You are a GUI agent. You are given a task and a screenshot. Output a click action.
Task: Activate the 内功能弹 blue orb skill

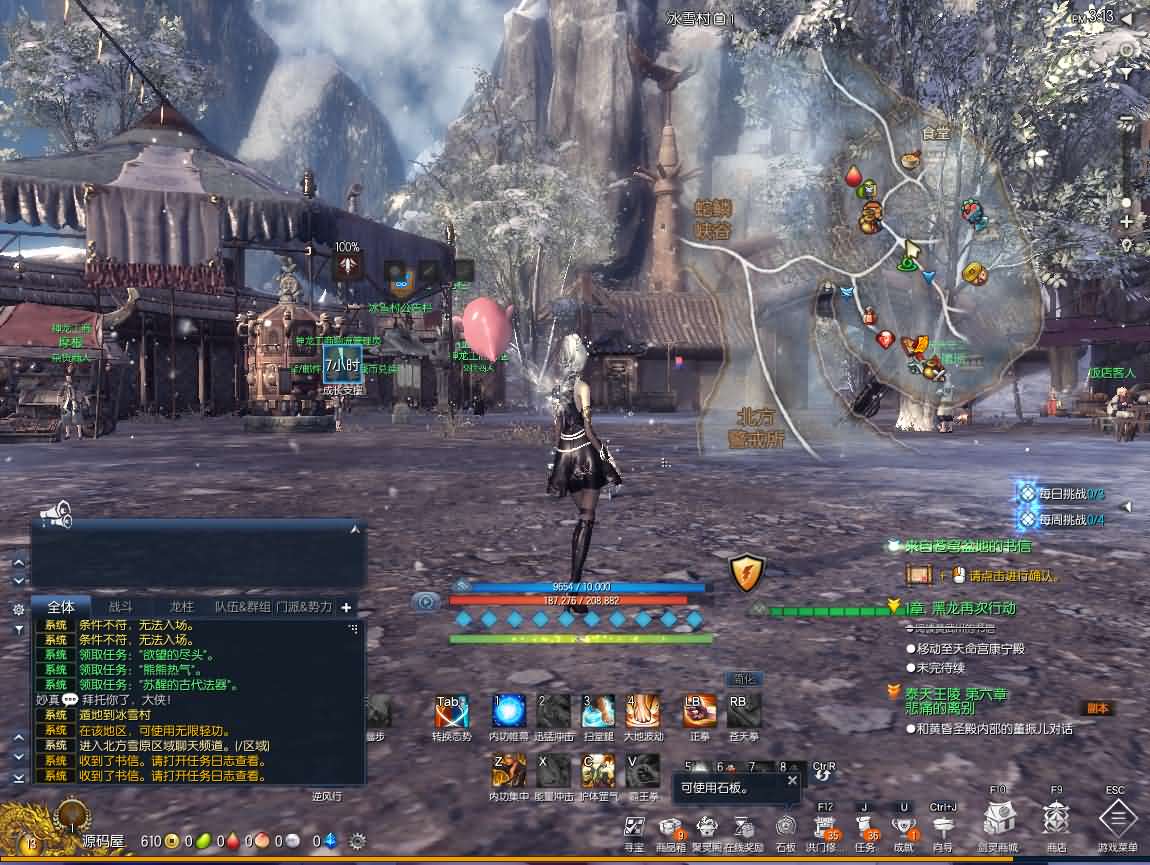click(509, 711)
